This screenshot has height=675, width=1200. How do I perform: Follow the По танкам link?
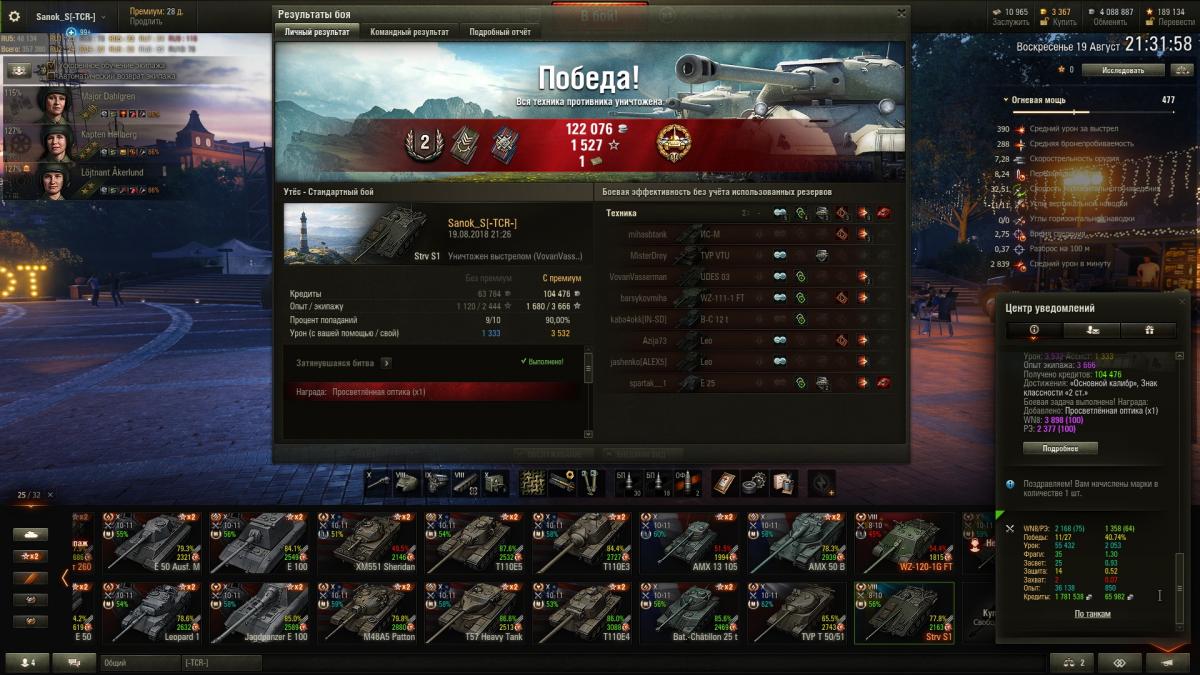click(1092, 614)
